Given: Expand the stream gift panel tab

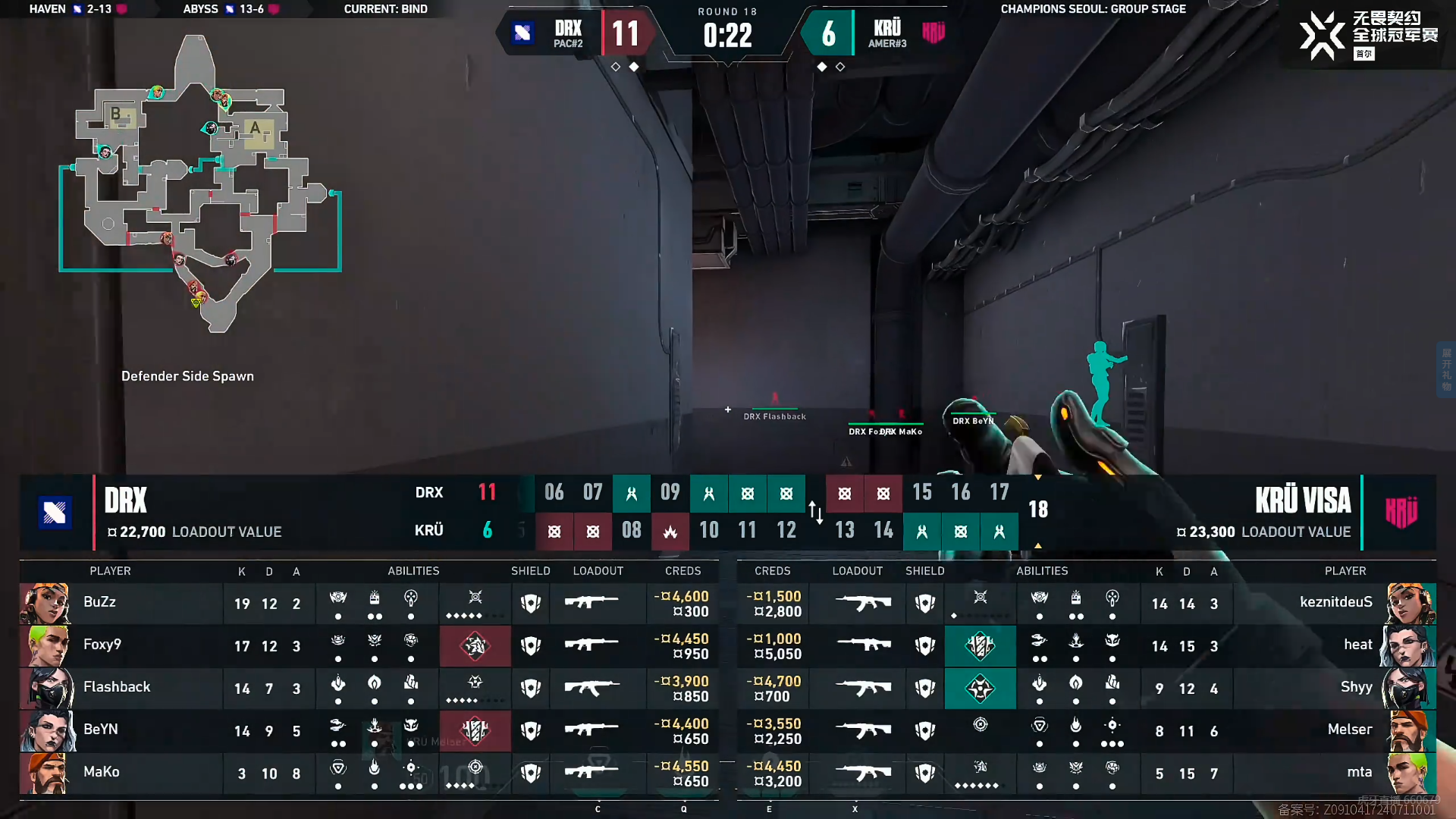Looking at the screenshot, I should (1446, 369).
